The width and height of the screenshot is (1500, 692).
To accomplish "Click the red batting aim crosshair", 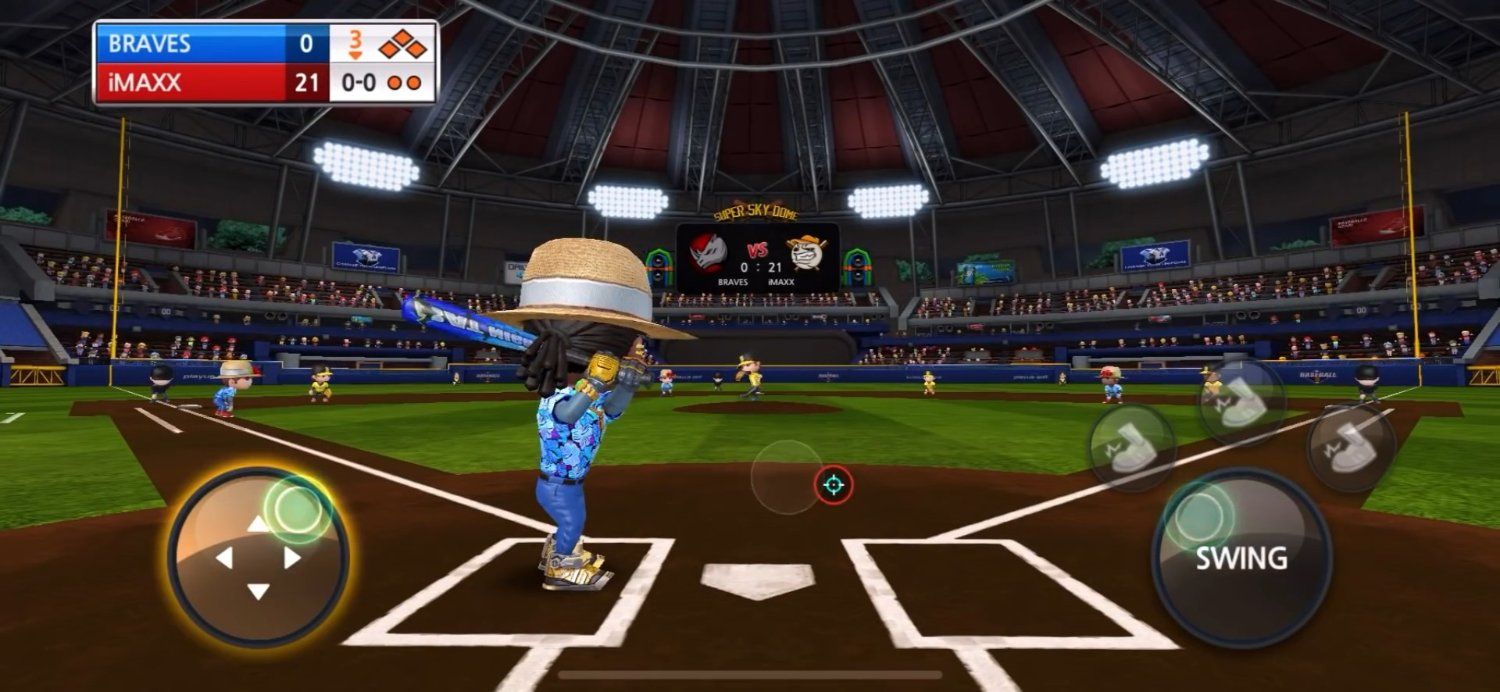I will pyautogui.click(x=833, y=485).
